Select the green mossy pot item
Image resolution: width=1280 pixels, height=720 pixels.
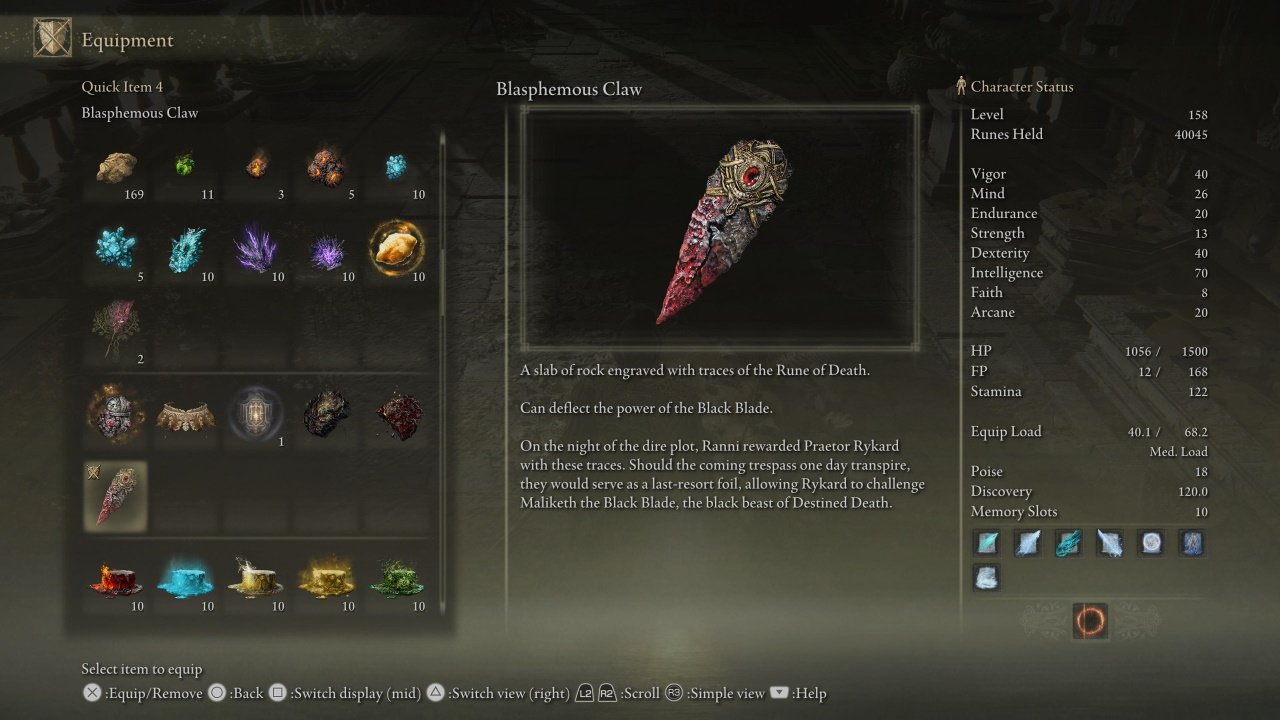pos(397,579)
